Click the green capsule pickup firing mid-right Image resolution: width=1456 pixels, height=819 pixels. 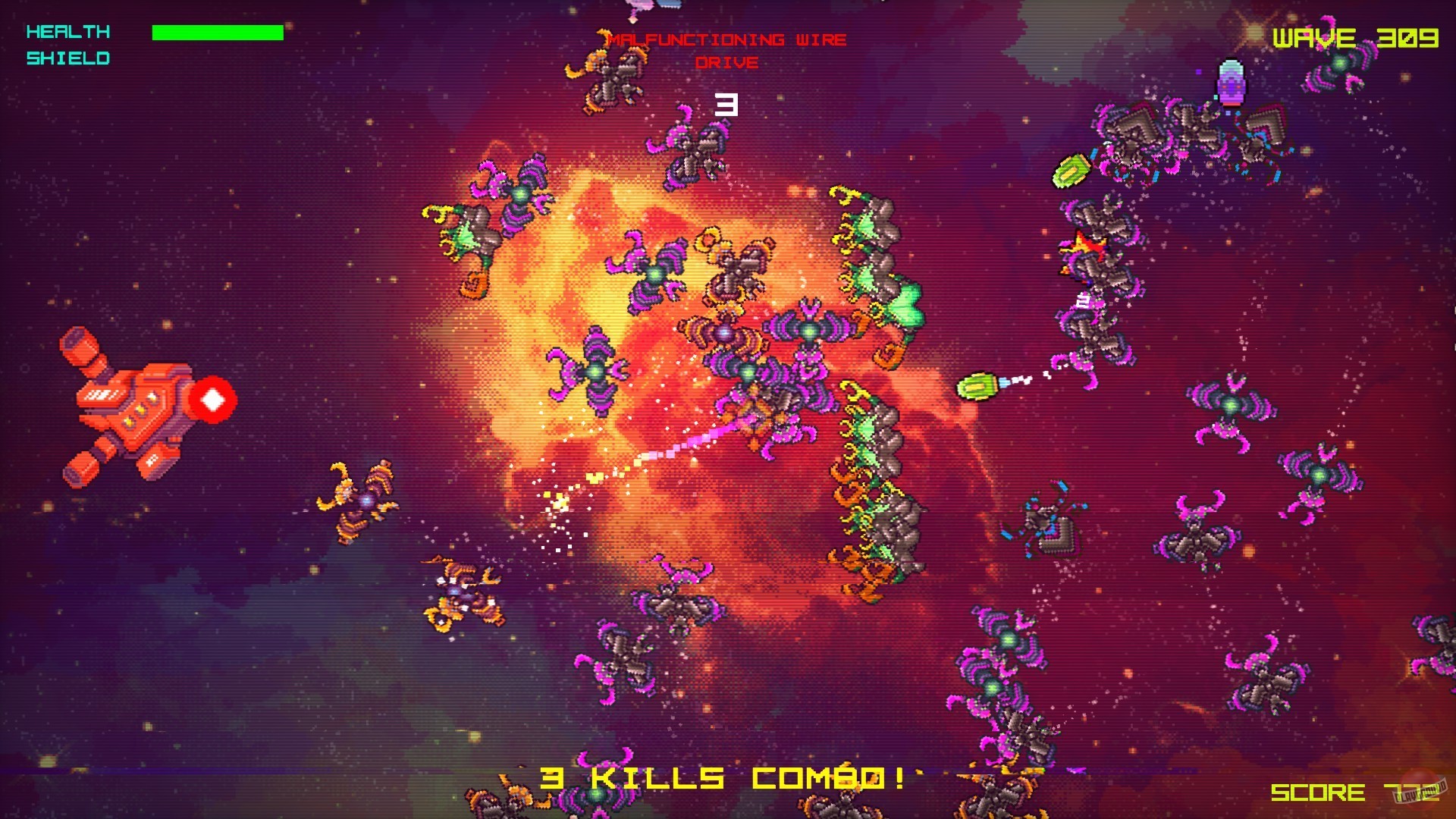pyautogui.click(x=978, y=384)
